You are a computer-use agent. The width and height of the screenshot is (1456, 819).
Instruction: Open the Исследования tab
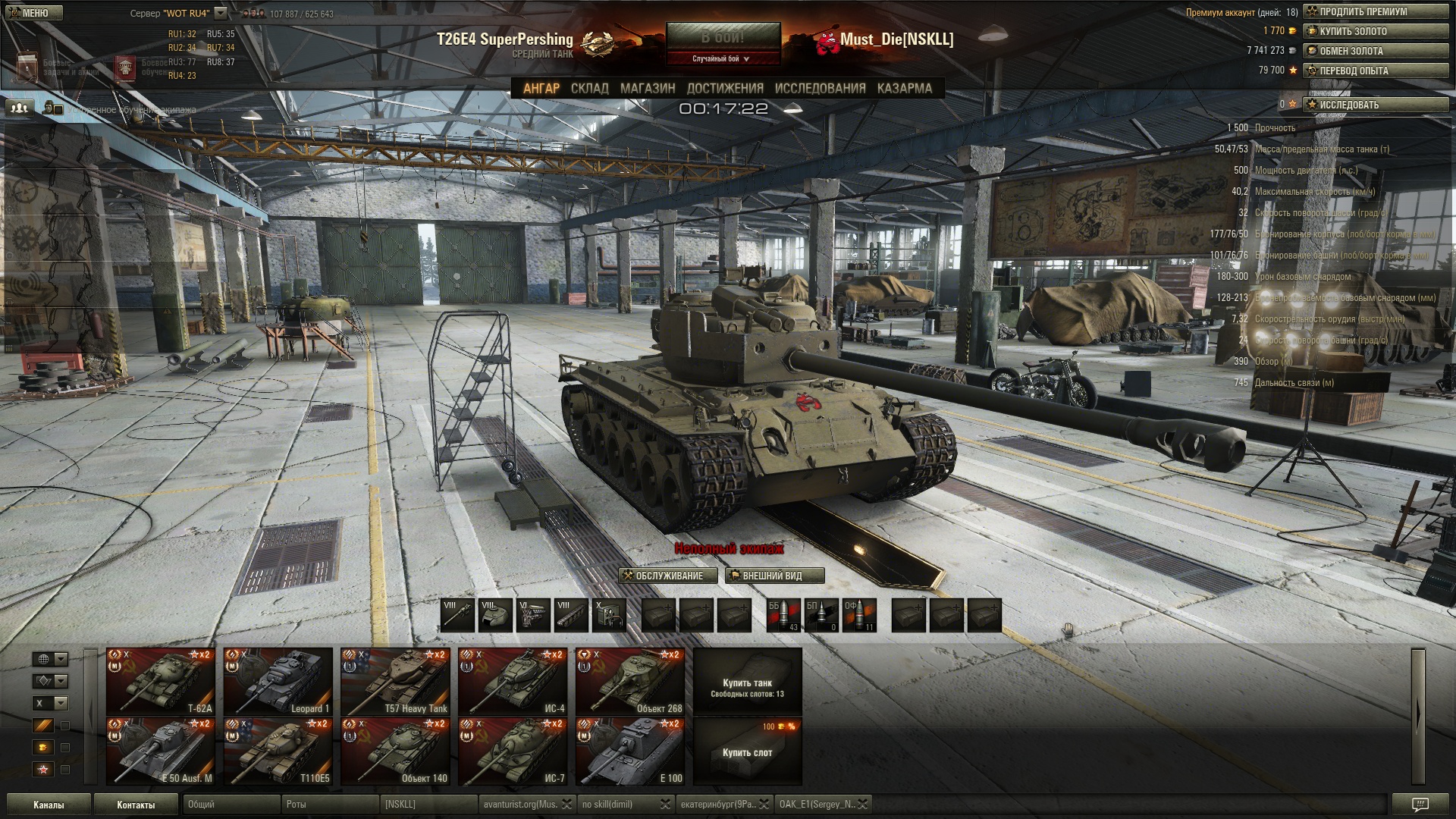[x=820, y=89]
